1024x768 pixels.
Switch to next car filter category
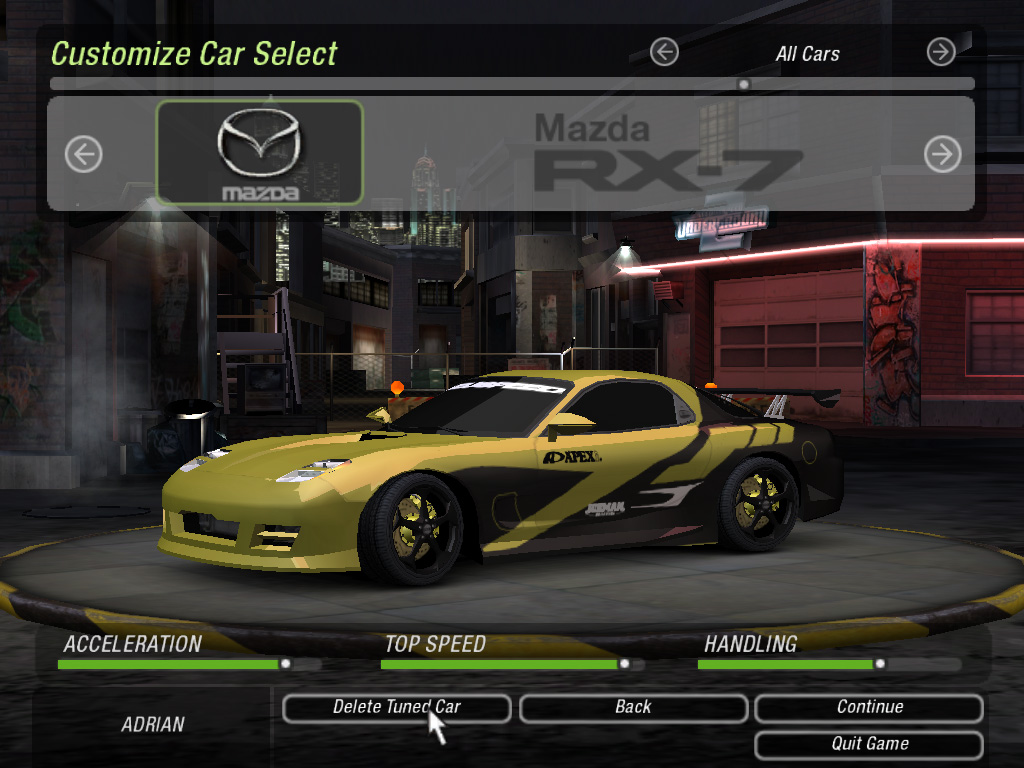(x=941, y=52)
